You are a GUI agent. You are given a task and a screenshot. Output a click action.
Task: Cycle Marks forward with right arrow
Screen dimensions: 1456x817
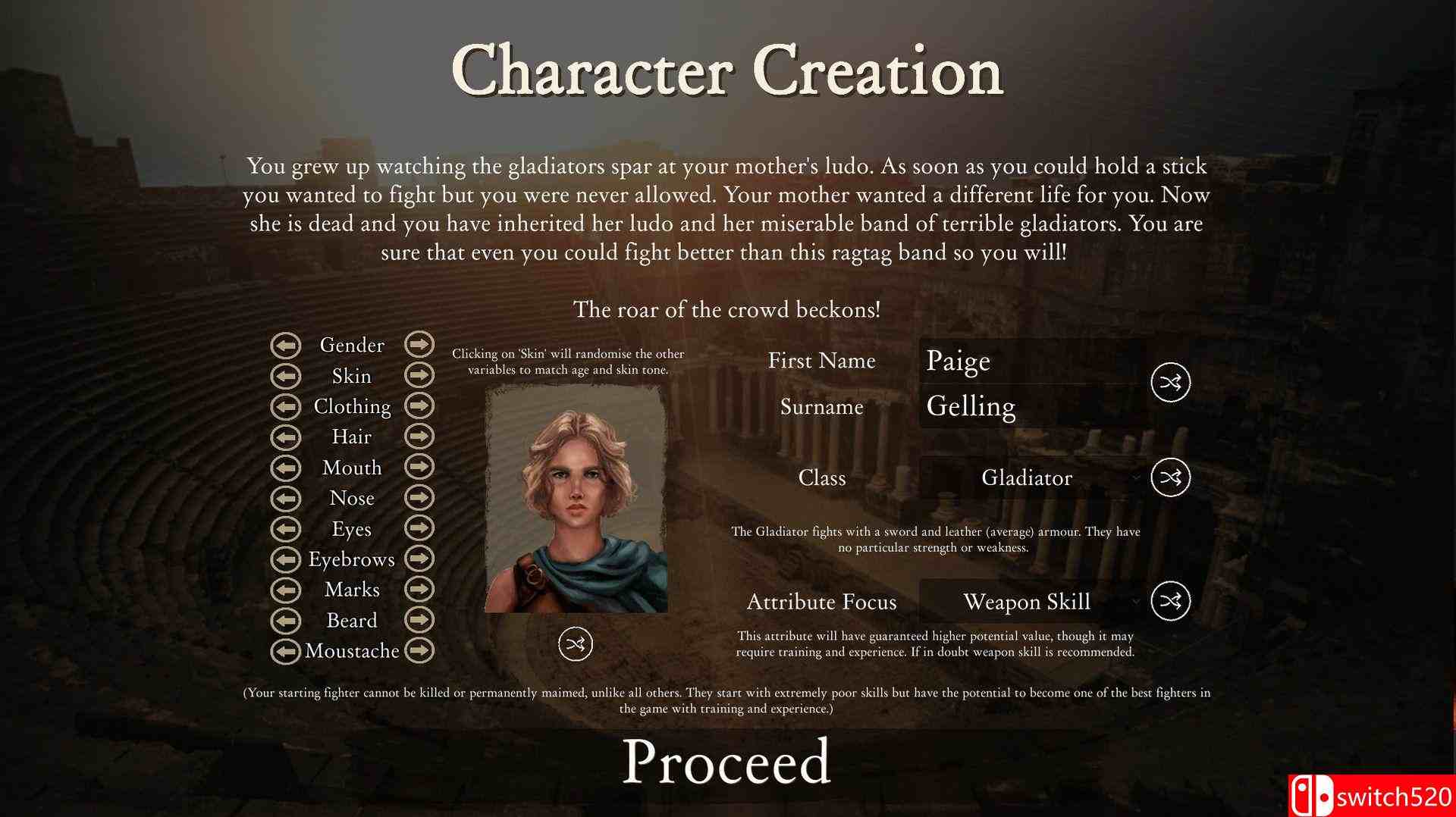[x=419, y=590]
